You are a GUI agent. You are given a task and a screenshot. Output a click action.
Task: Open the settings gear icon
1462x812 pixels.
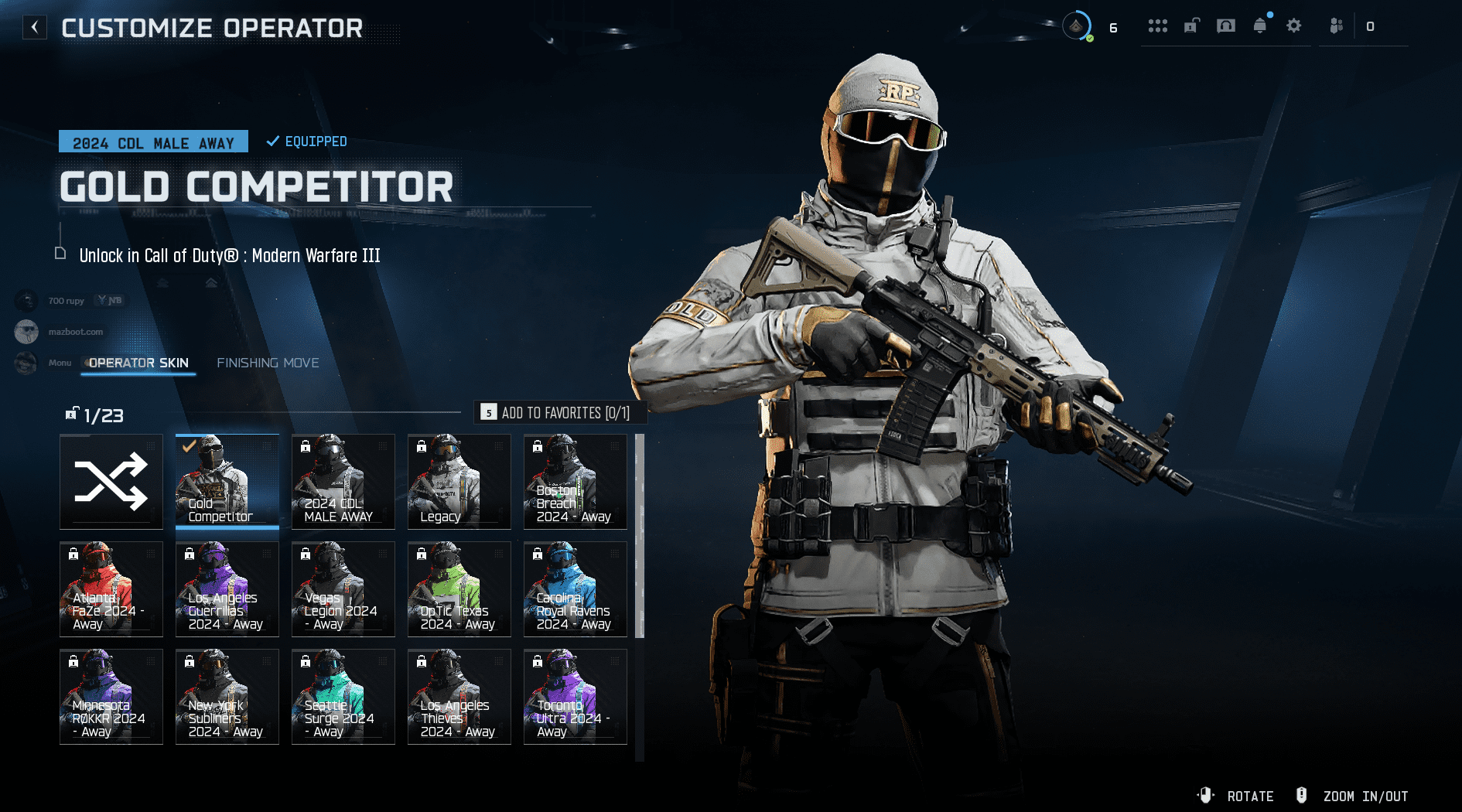[x=1293, y=26]
